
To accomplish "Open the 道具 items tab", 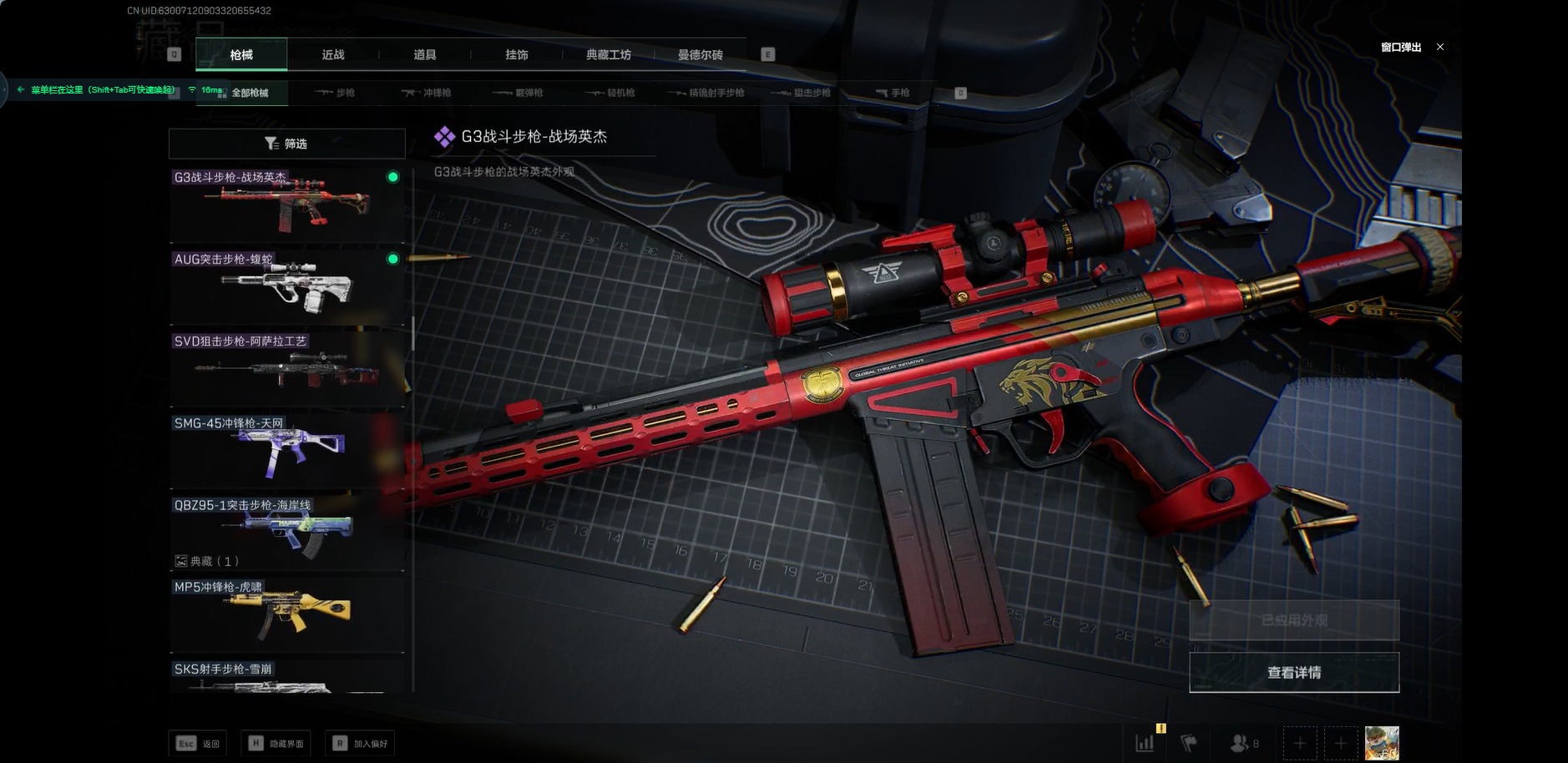I will click(425, 55).
